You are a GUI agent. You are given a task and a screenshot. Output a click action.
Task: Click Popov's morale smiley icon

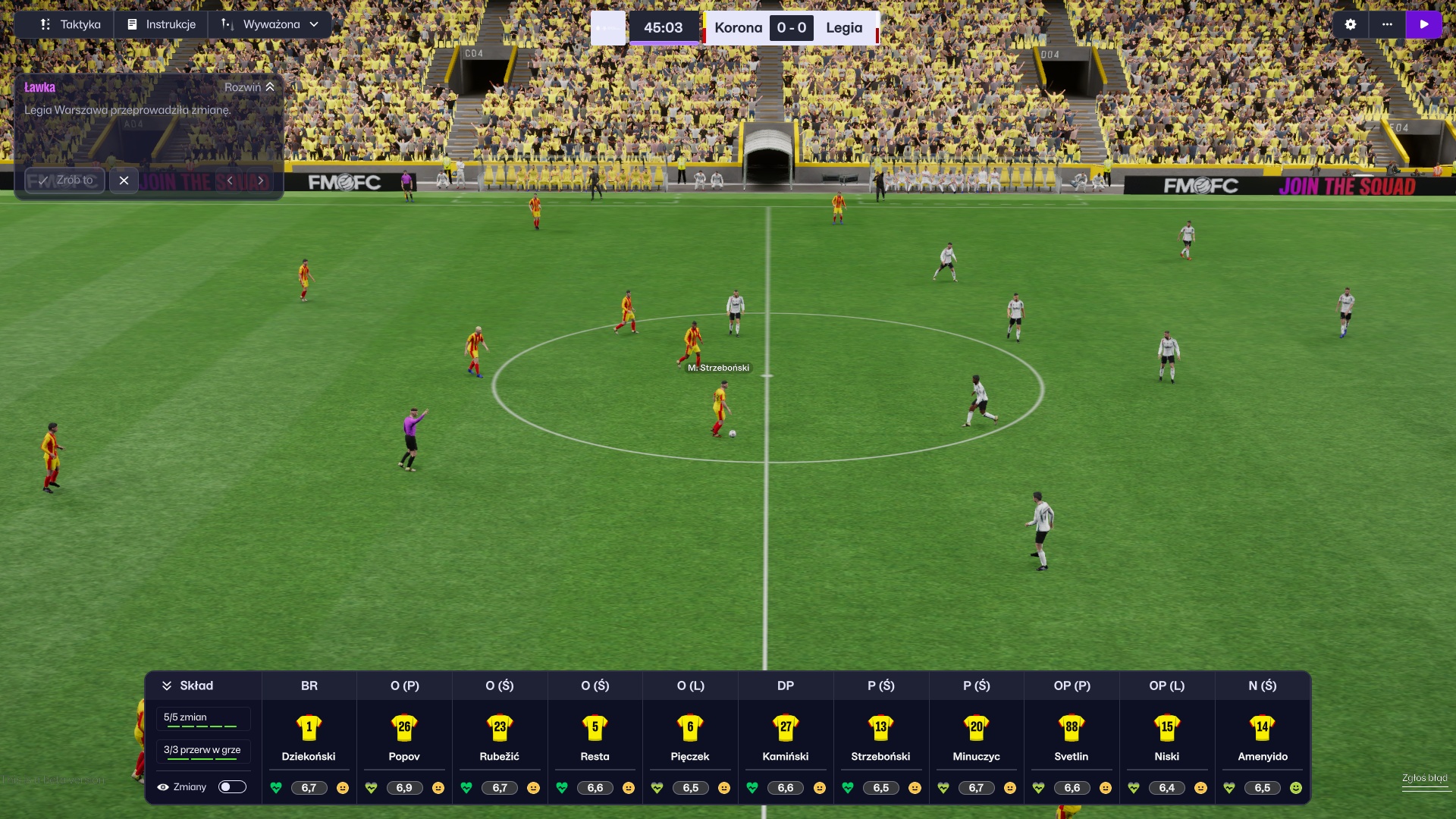click(440, 788)
